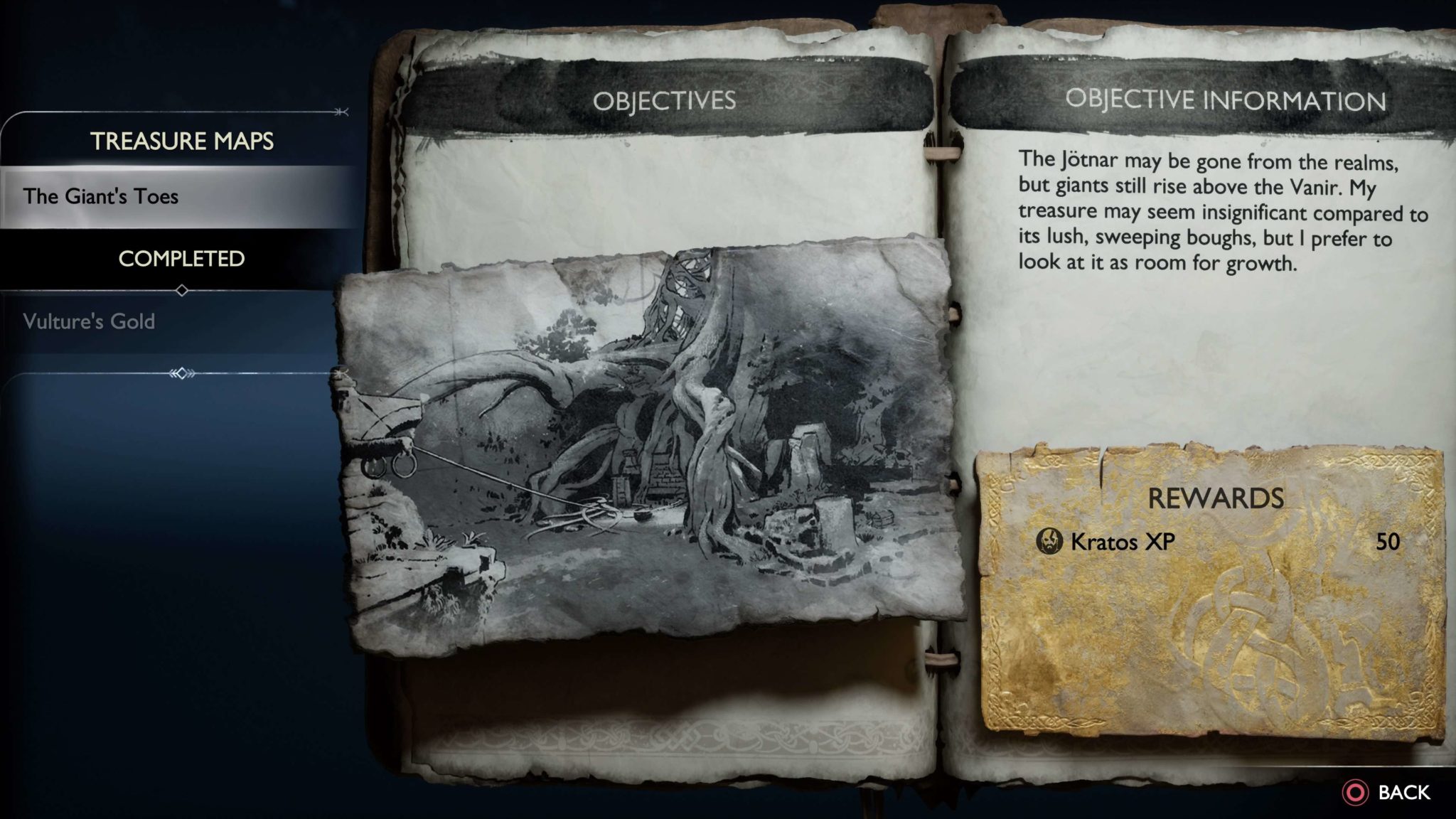
Task: Open the completed Vulture's Gold entry
Action: pyautogui.click(x=89, y=321)
